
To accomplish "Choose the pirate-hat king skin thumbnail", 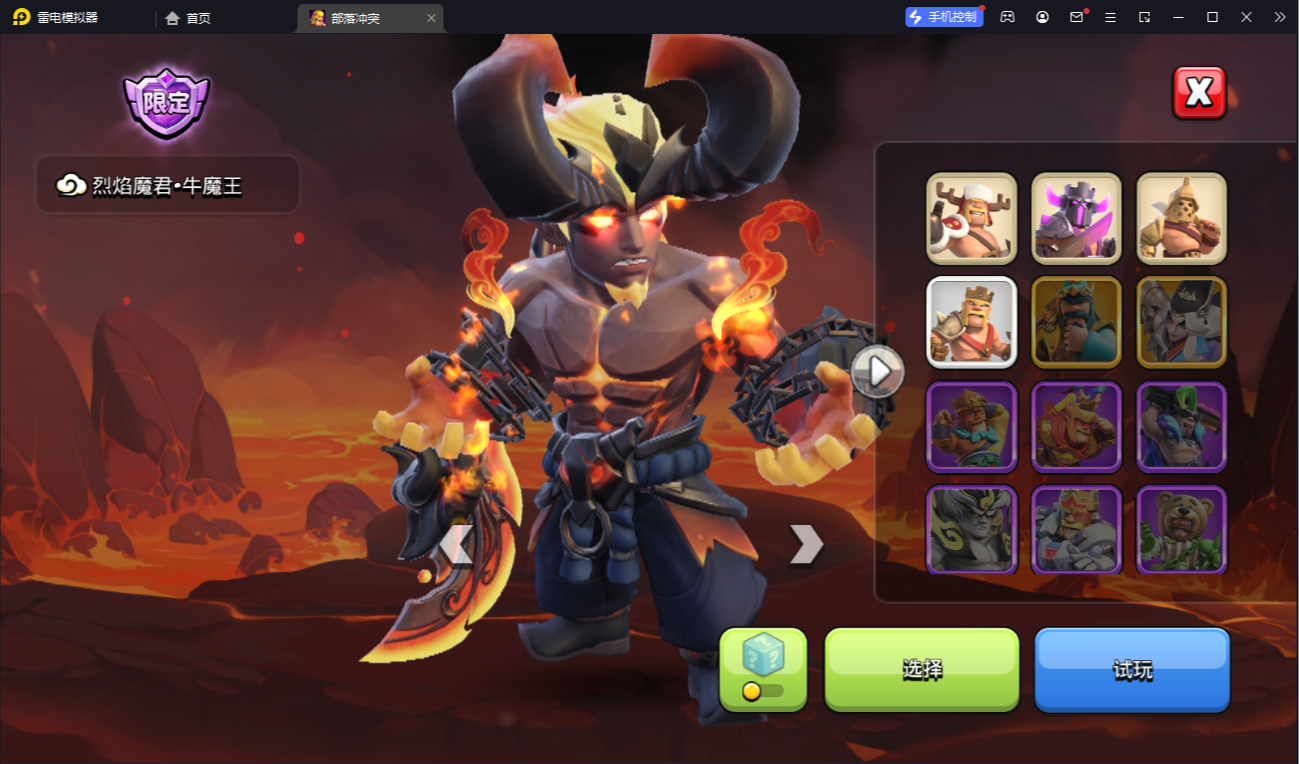I will (1181, 322).
